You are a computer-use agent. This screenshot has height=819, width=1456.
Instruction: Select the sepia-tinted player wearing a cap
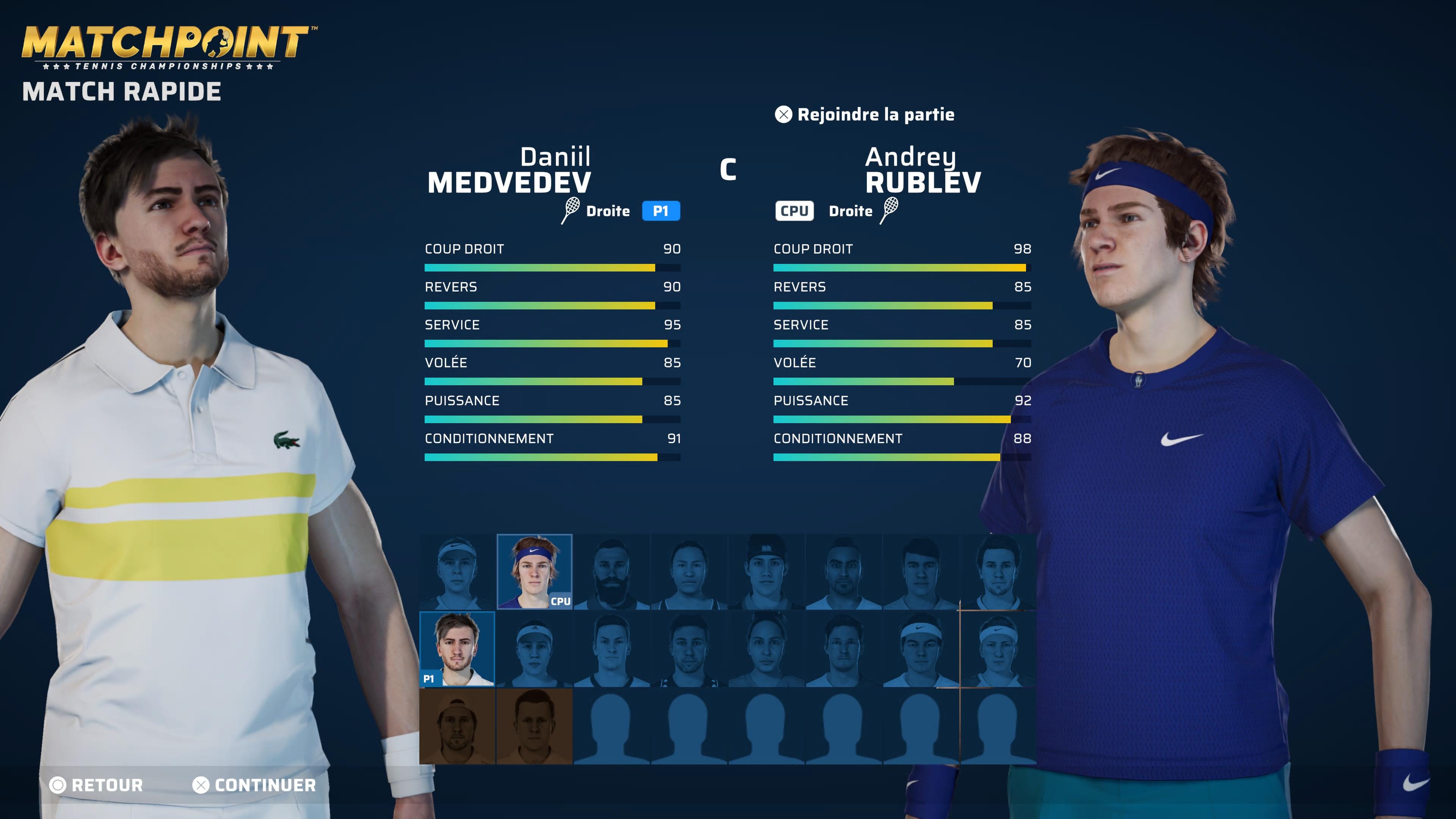pyautogui.click(x=457, y=726)
